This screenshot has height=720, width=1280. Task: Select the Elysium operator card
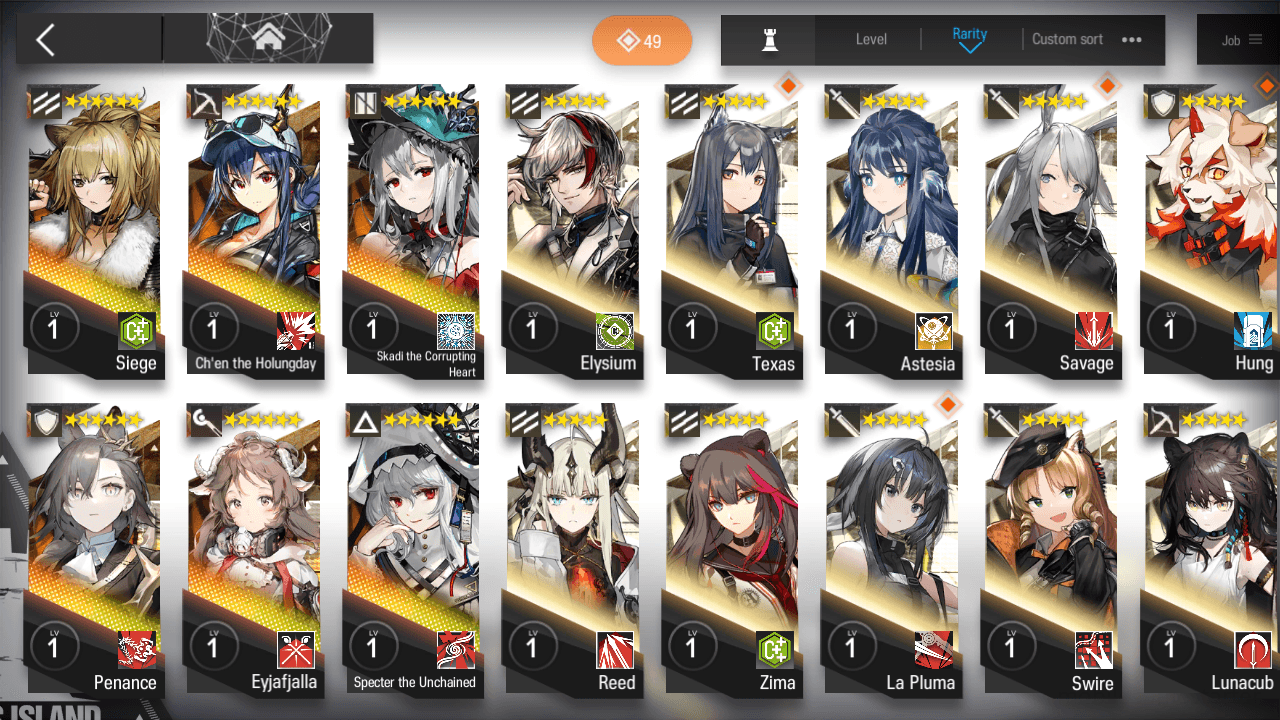[573, 230]
